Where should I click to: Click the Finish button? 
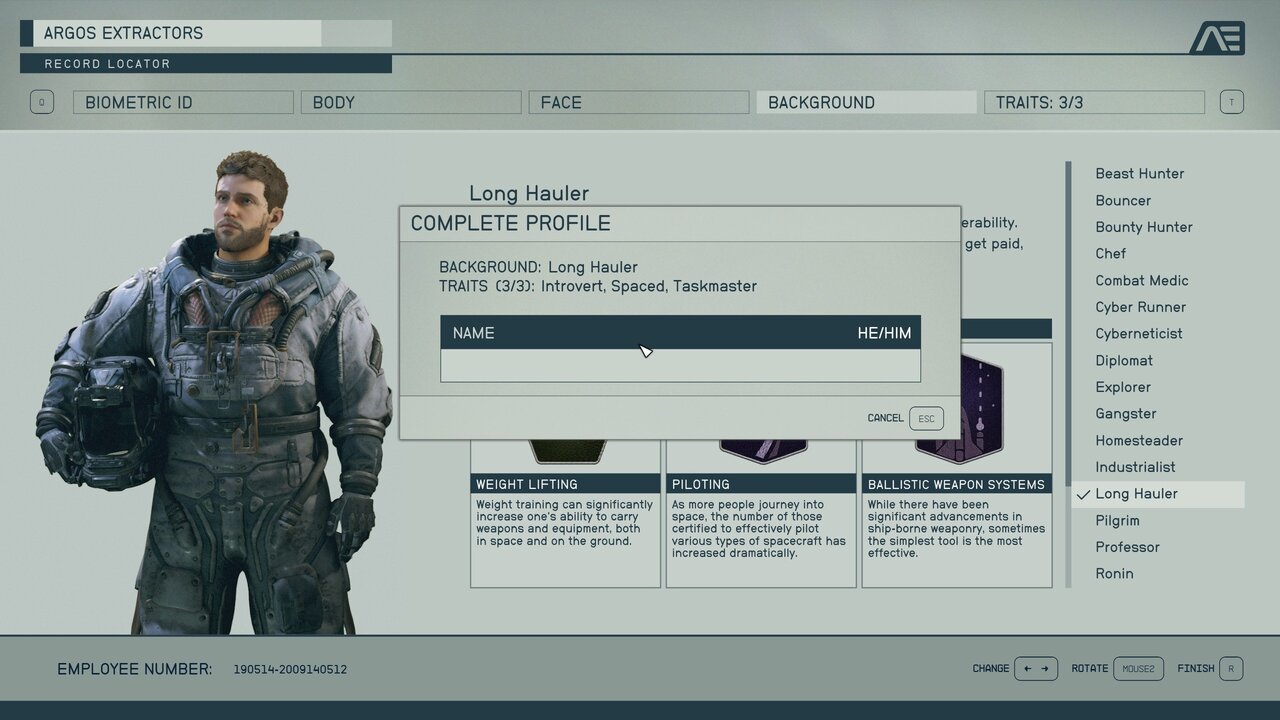click(x=1210, y=668)
